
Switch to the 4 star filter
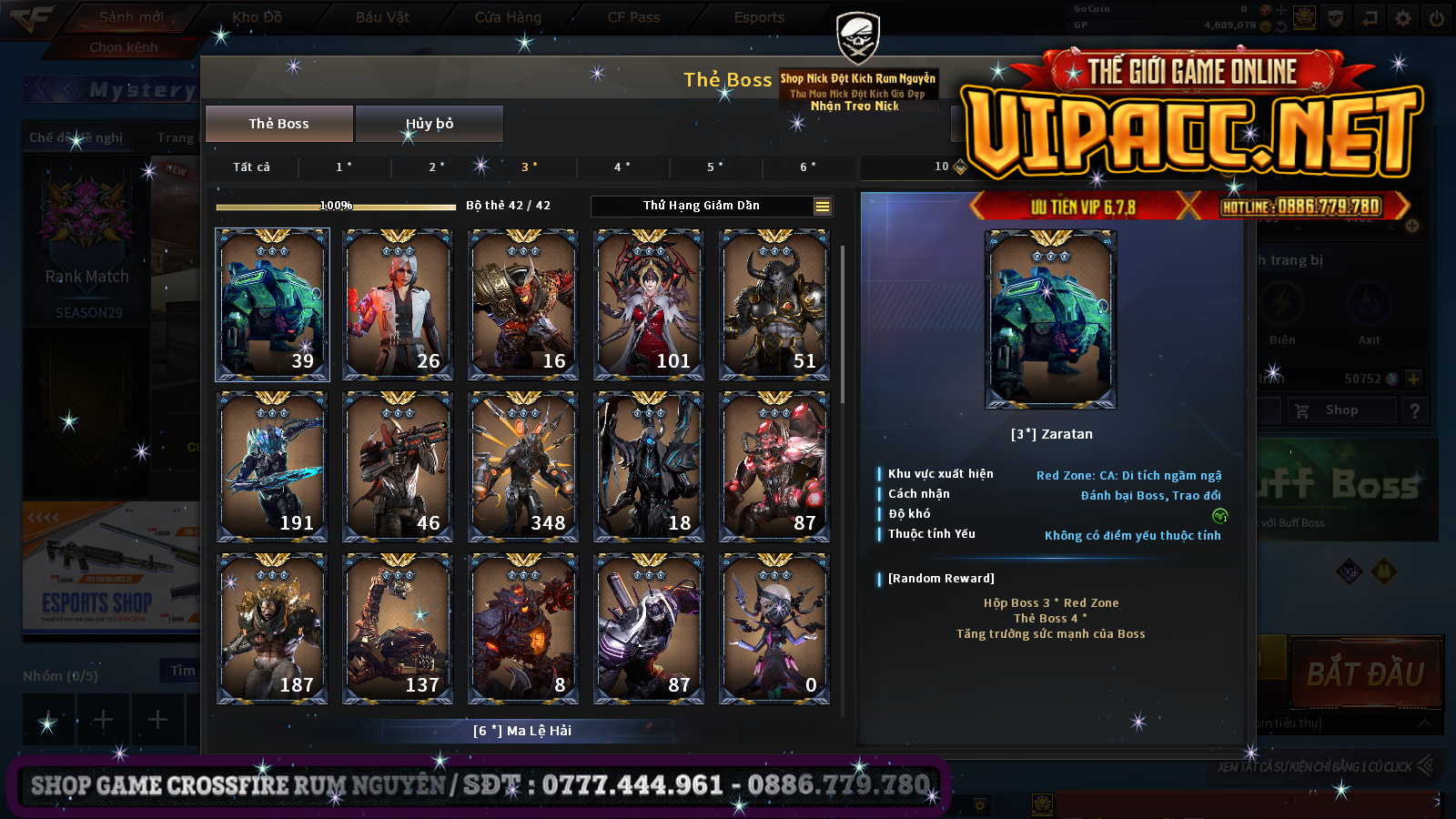pyautogui.click(x=622, y=167)
